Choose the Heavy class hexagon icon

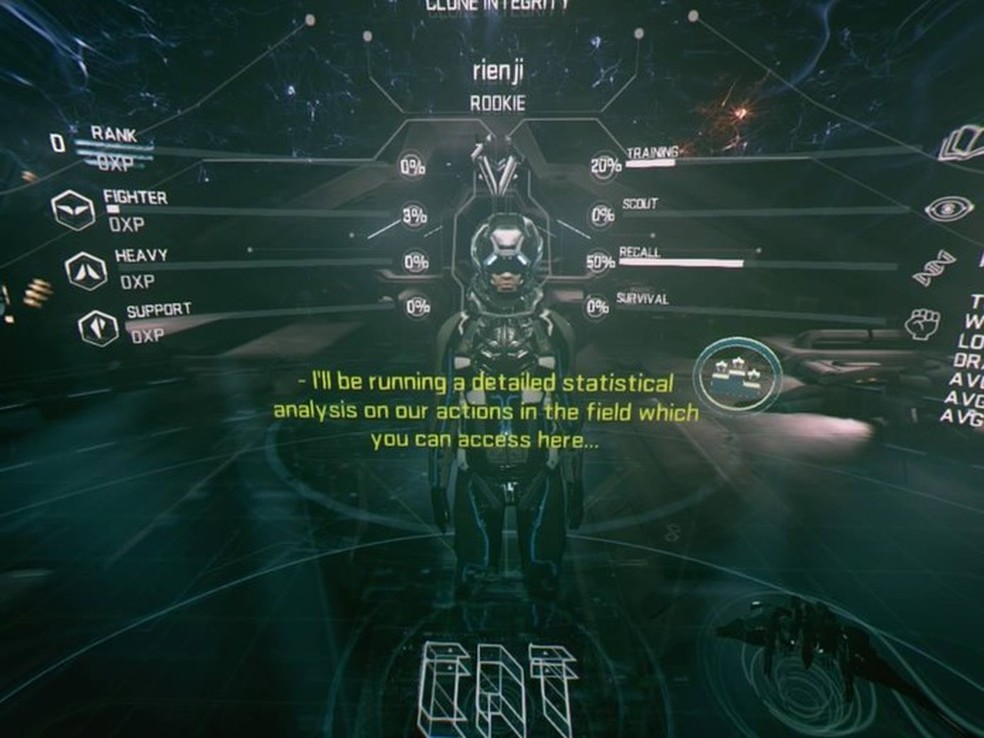[x=85, y=270]
